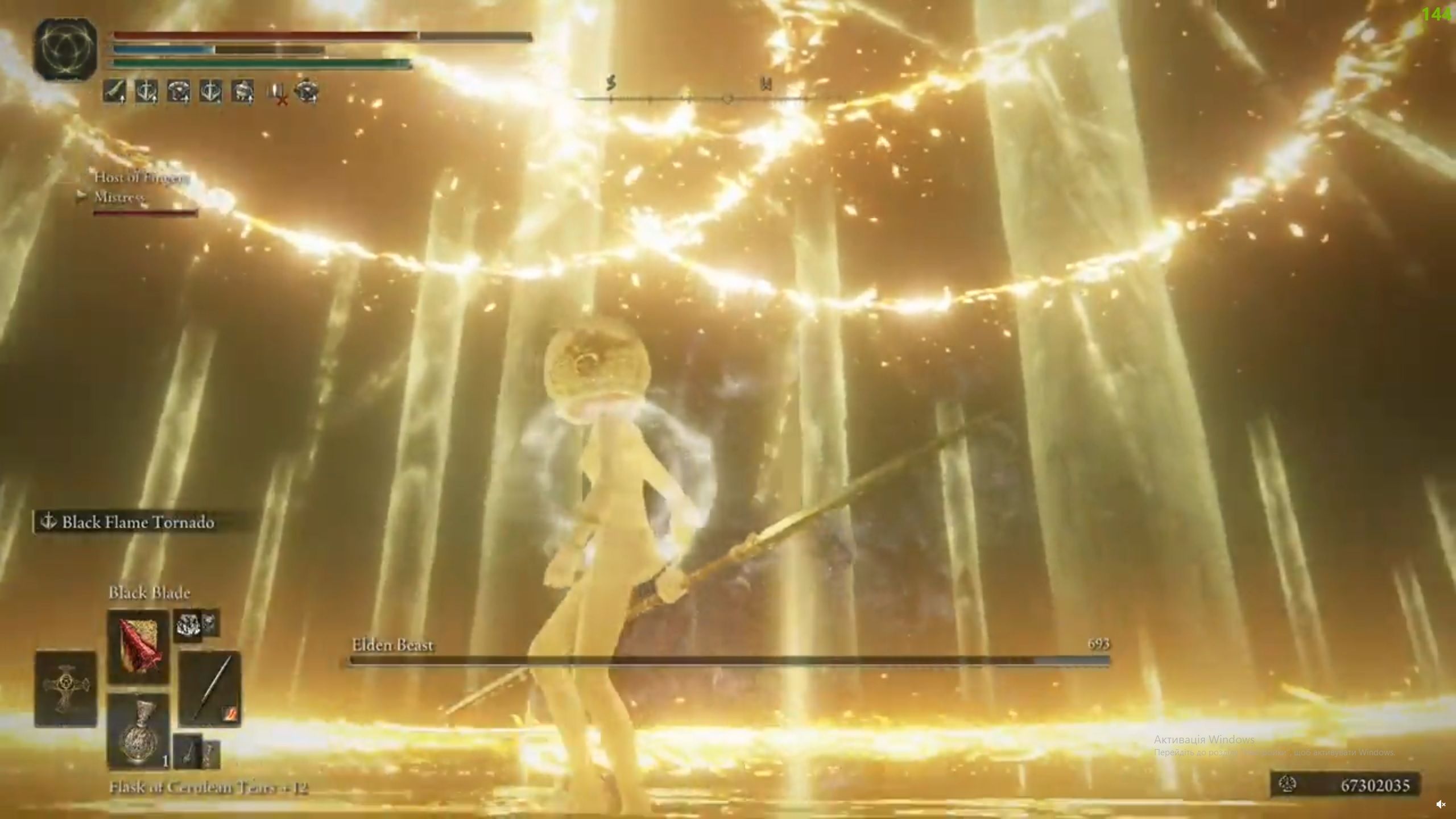Select the spear right-hand weapon slot
Screen dimensions: 1456x819
[210, 689]
